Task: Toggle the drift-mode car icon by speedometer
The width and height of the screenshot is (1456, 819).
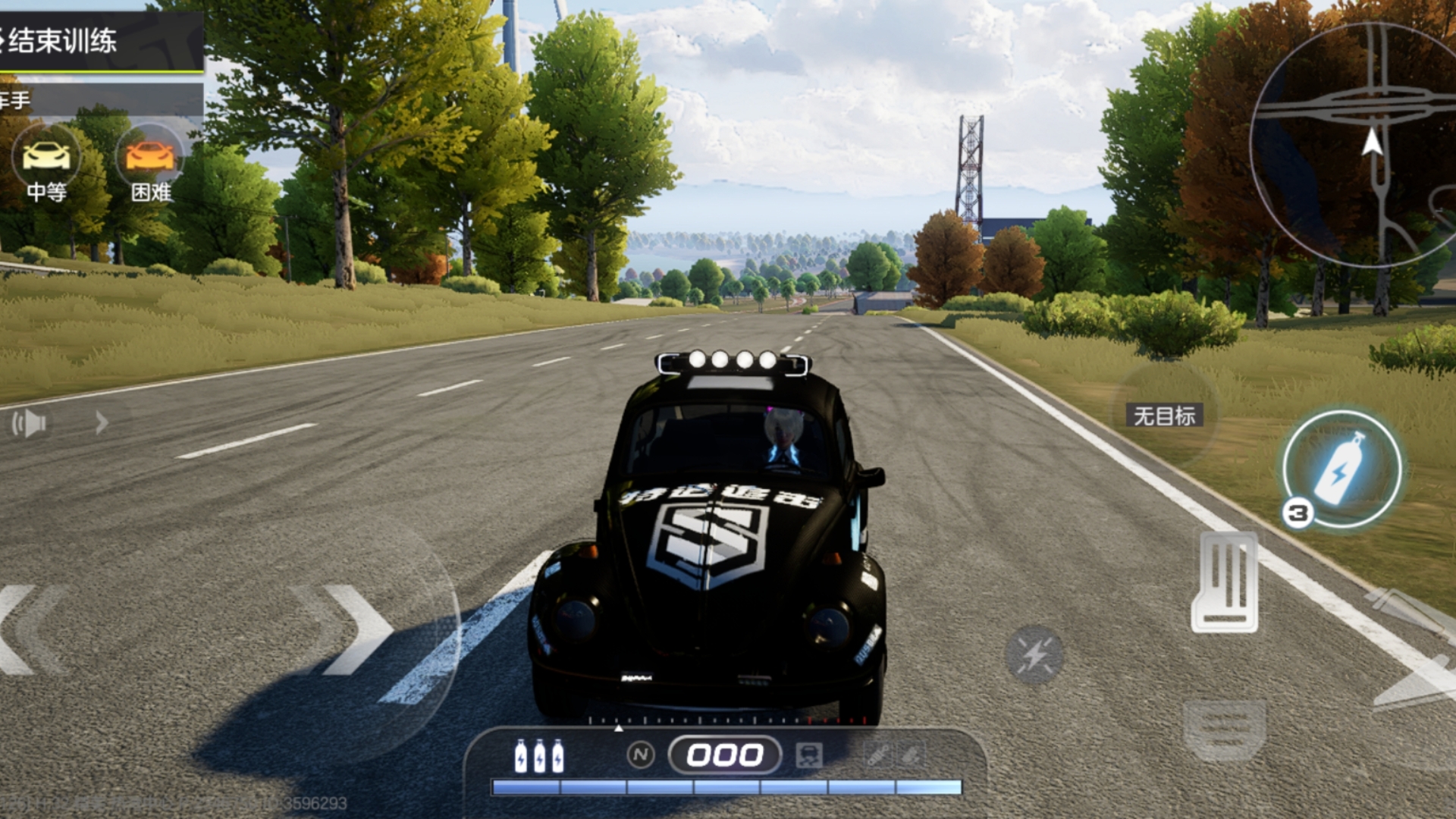Action: (809, 755)
